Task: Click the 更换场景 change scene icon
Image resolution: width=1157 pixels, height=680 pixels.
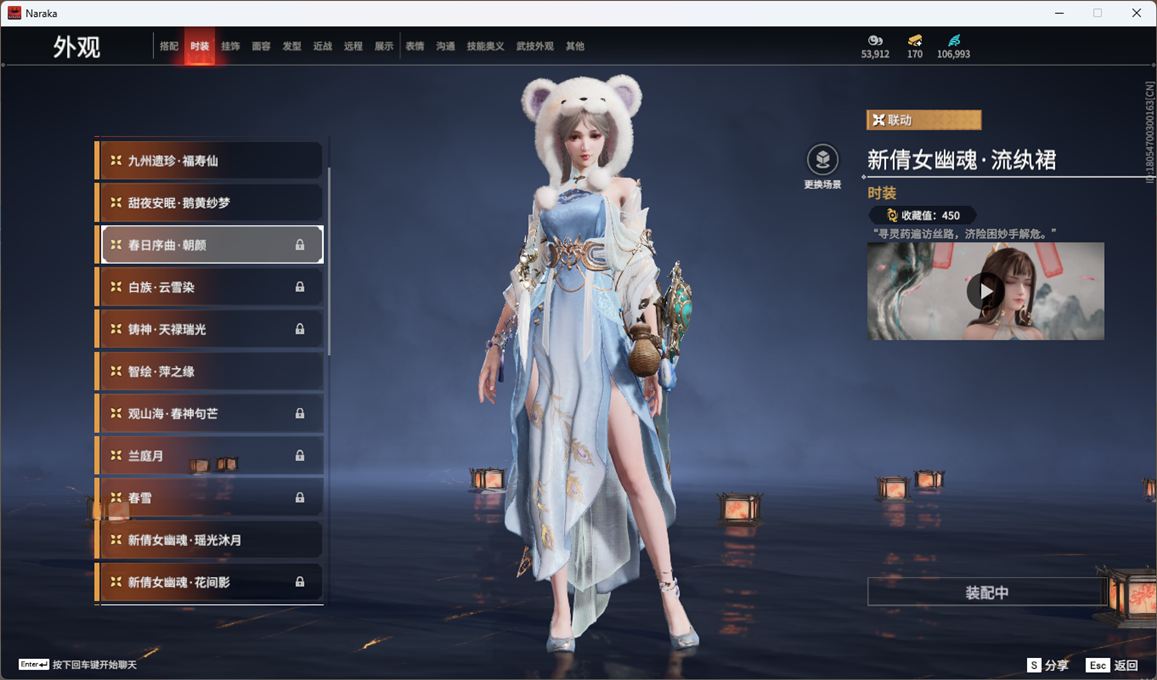Action: (x=822, y=160)
